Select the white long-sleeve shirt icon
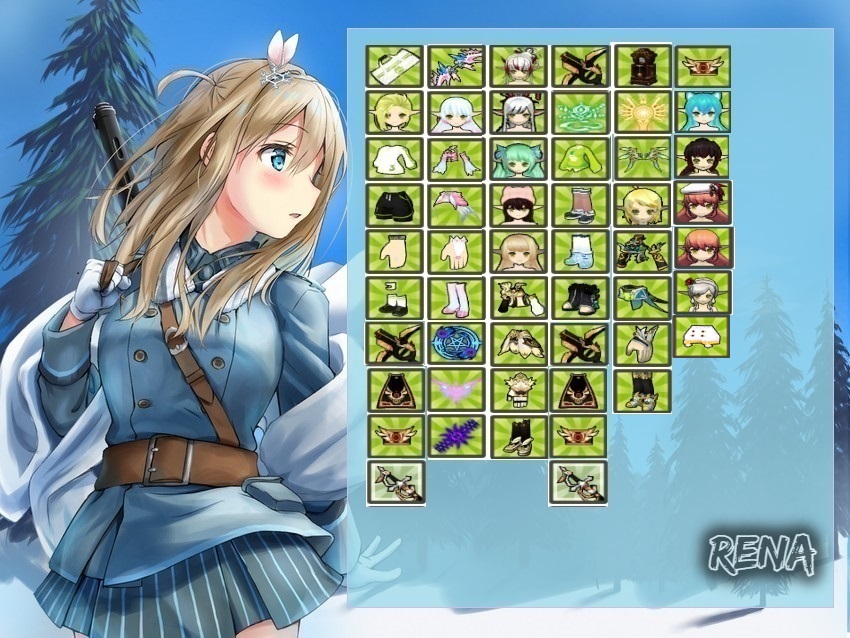This screenshot has width=850, height=638. [x=395, y=158]
